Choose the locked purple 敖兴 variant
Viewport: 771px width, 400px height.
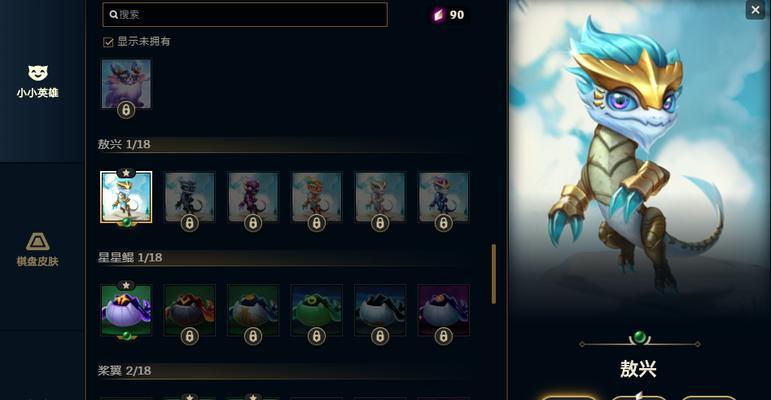pyautogui.click(x=253, y=197)
